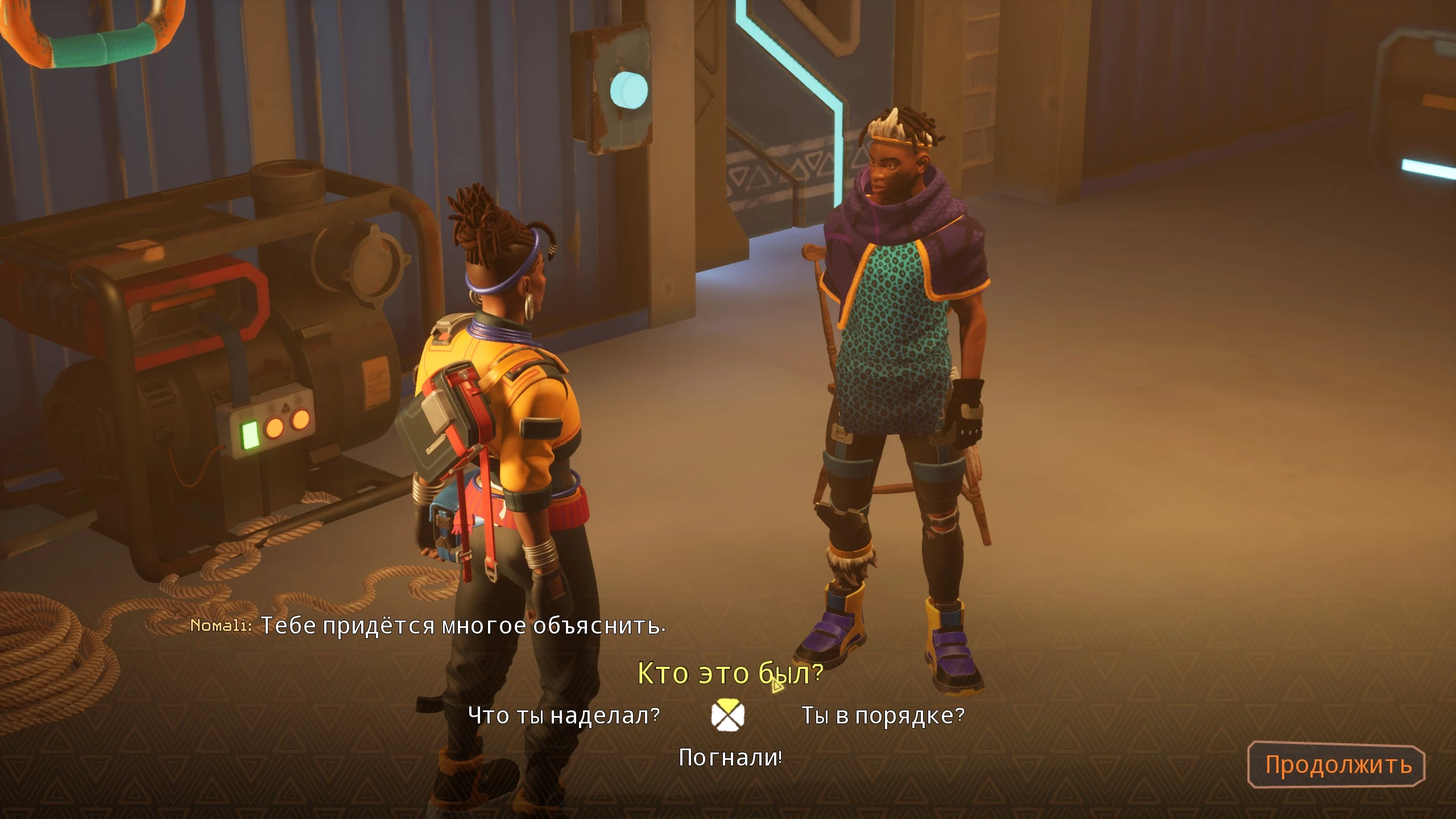Pick the "Погнали!" response

click(x=730, y=758)
